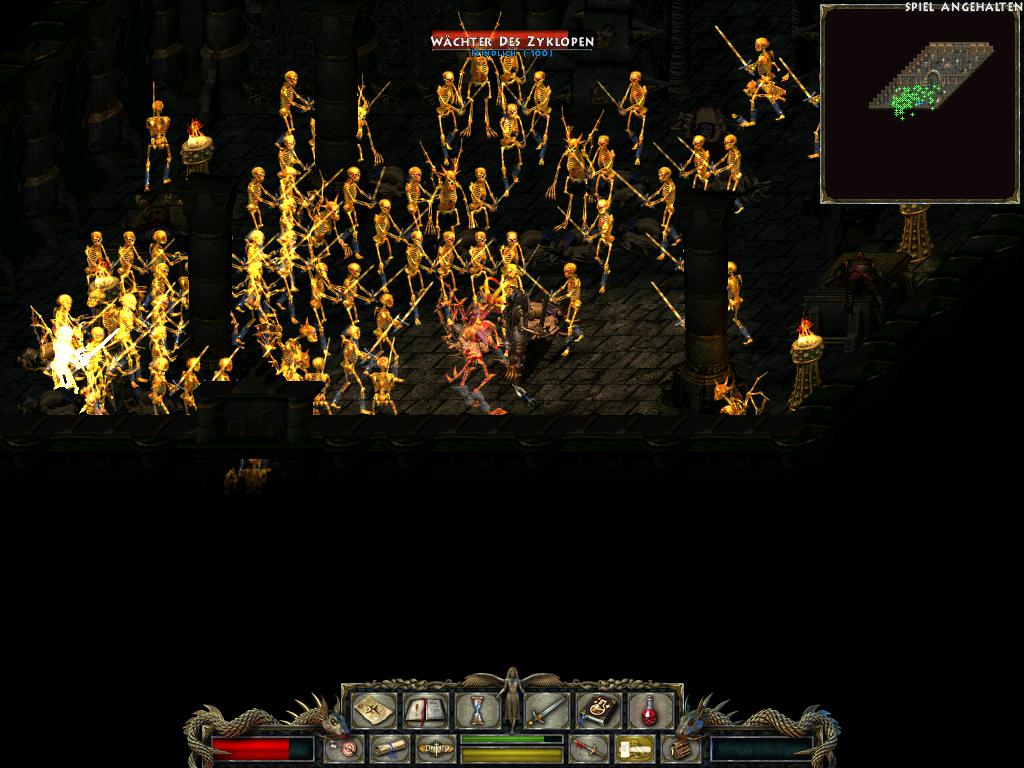Viewport: 1024px width, 768px height.
Task: Click the hourglass pause button
Action: [x=477, y=711]
